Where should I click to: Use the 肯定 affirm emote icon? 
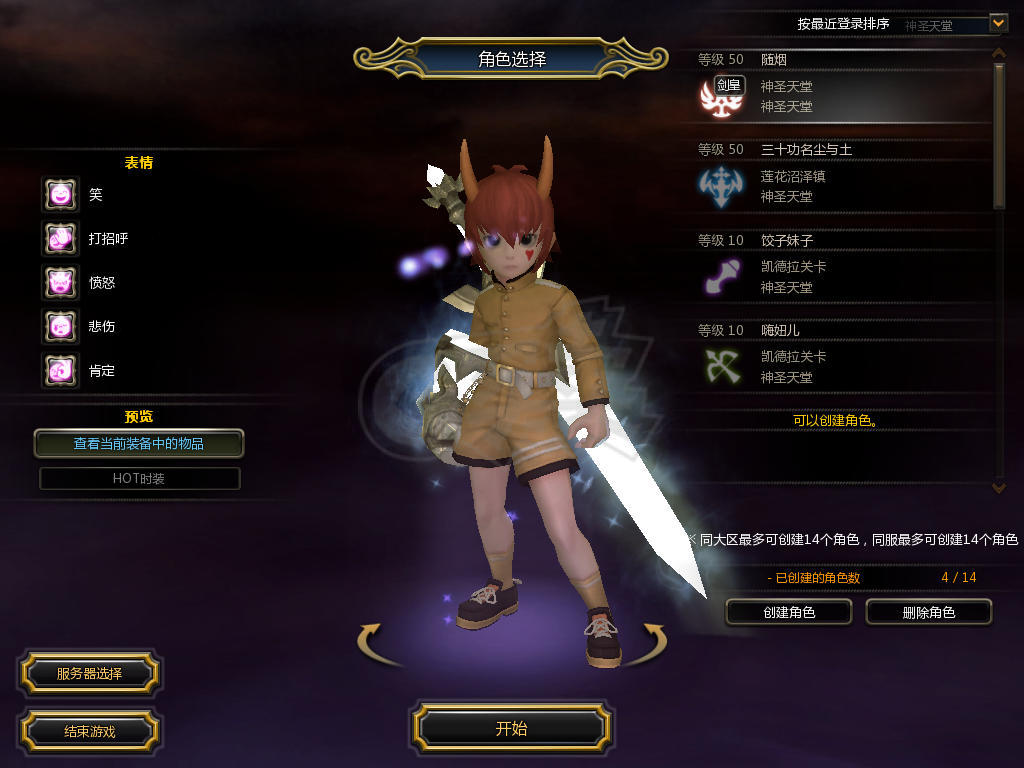(60, 370)
